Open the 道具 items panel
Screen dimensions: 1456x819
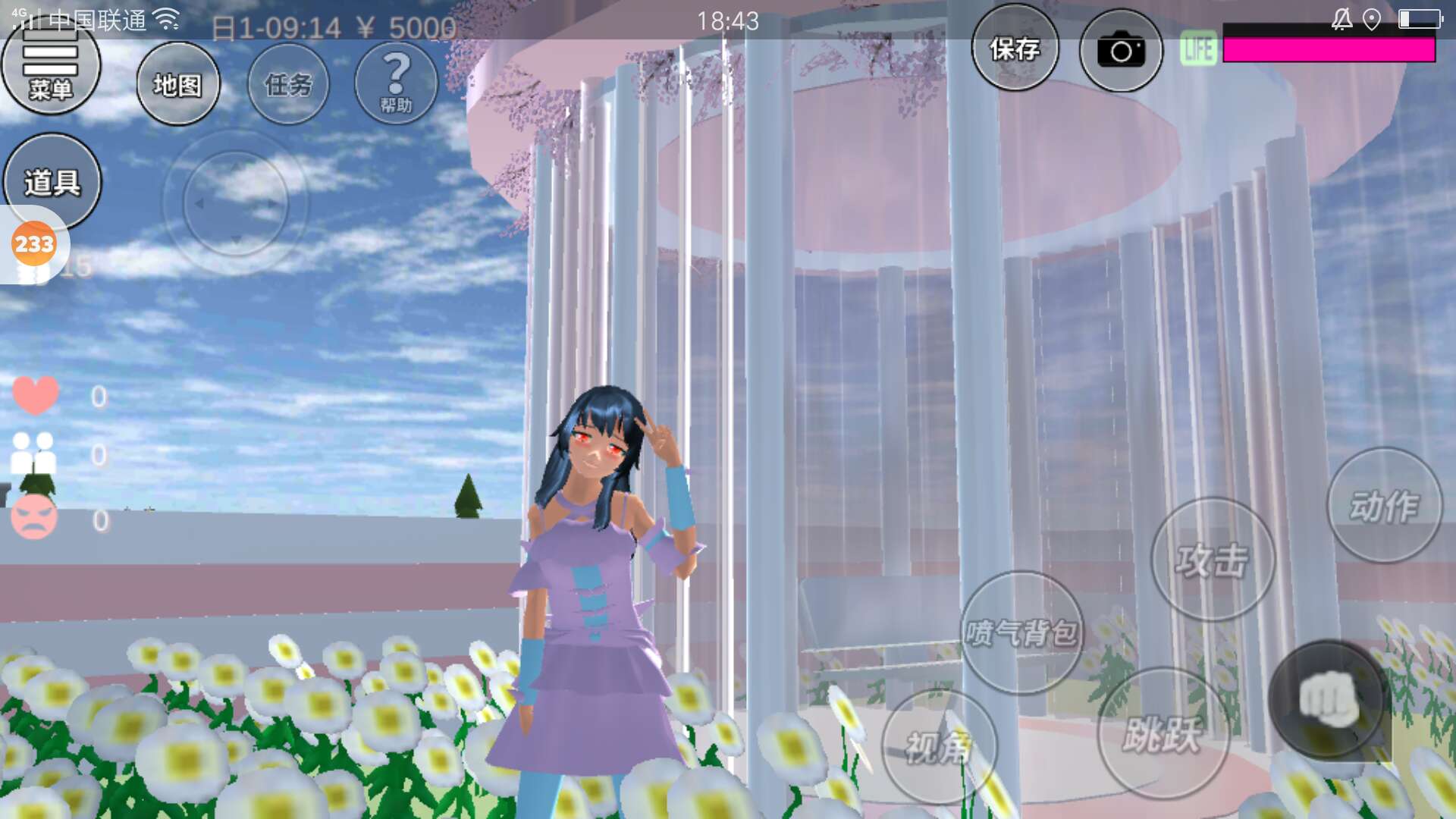(52, 182)
